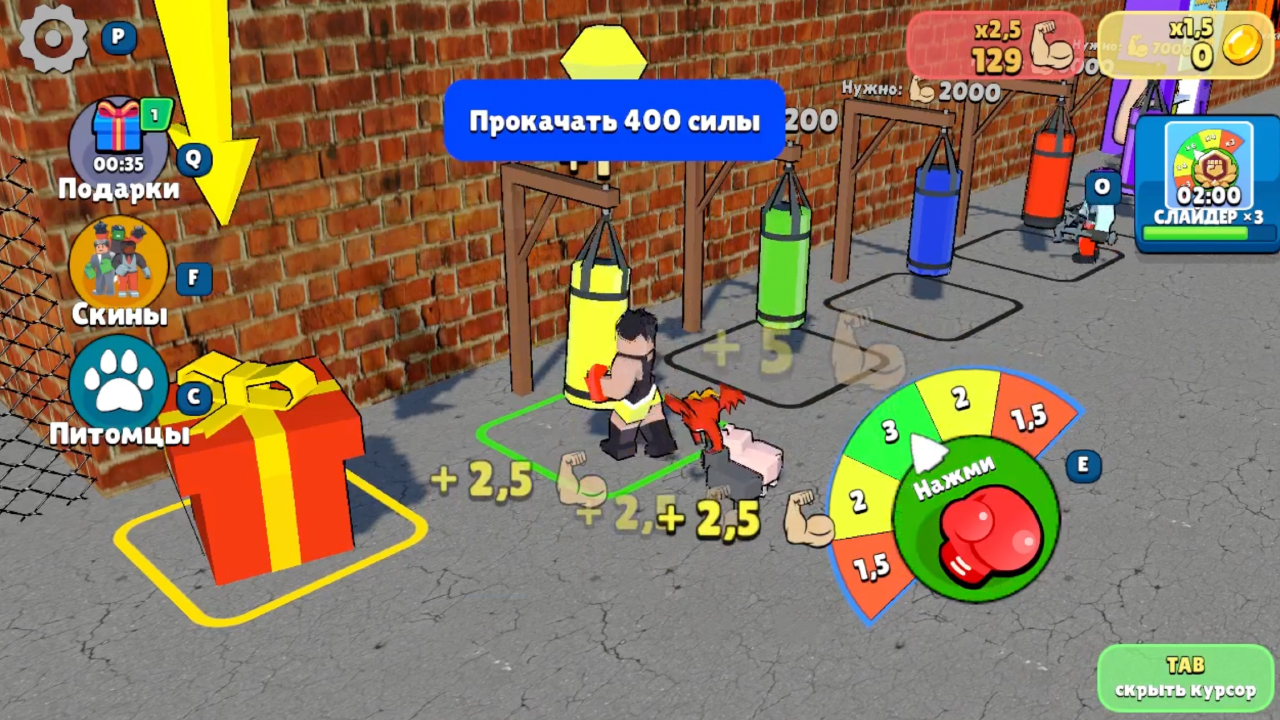
Task: Click the P keybind badge near settings
Action: click(x=117, y=37)
